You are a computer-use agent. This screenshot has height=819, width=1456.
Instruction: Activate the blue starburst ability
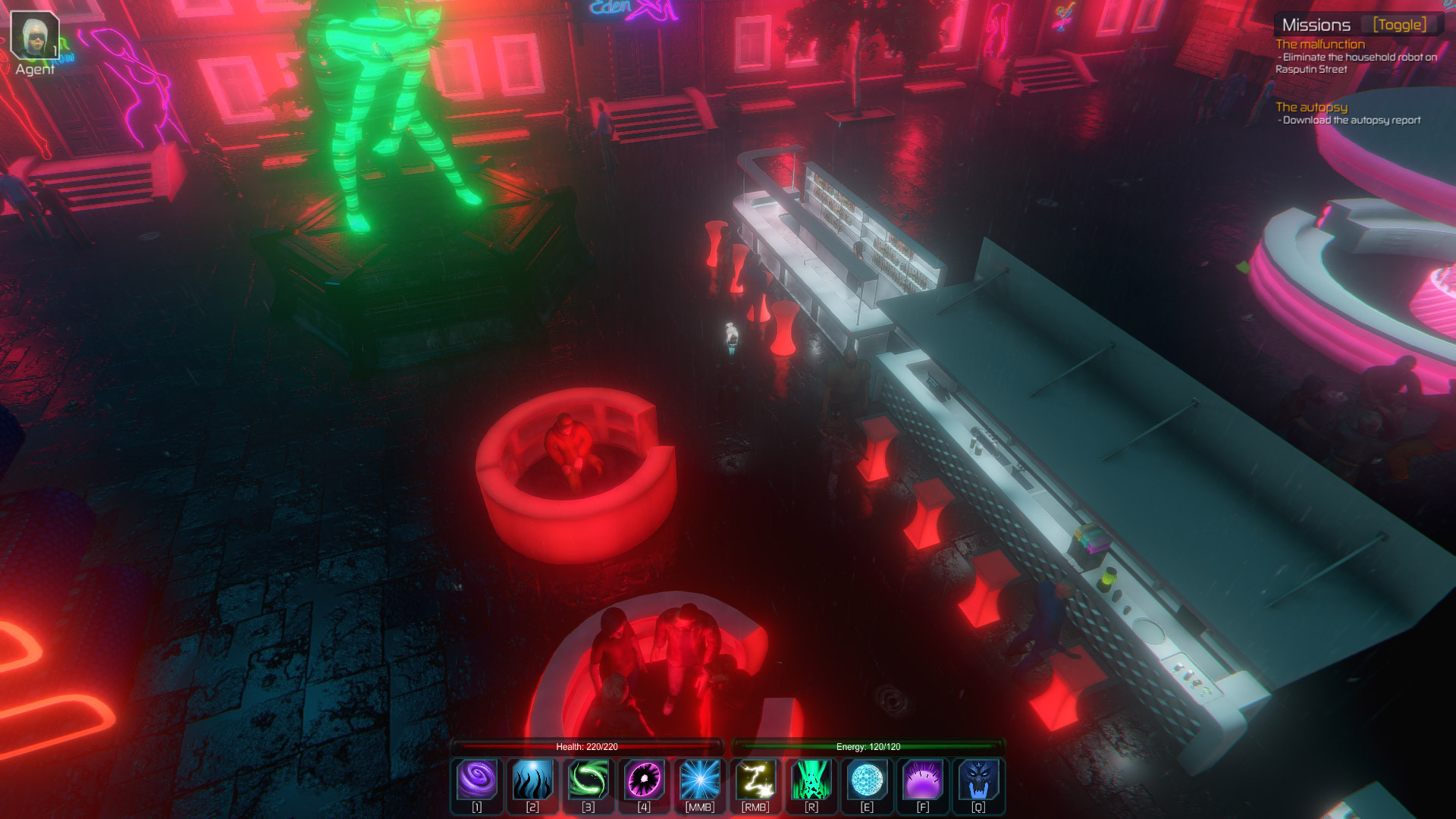pyautogui.click(x=700, y=780)
